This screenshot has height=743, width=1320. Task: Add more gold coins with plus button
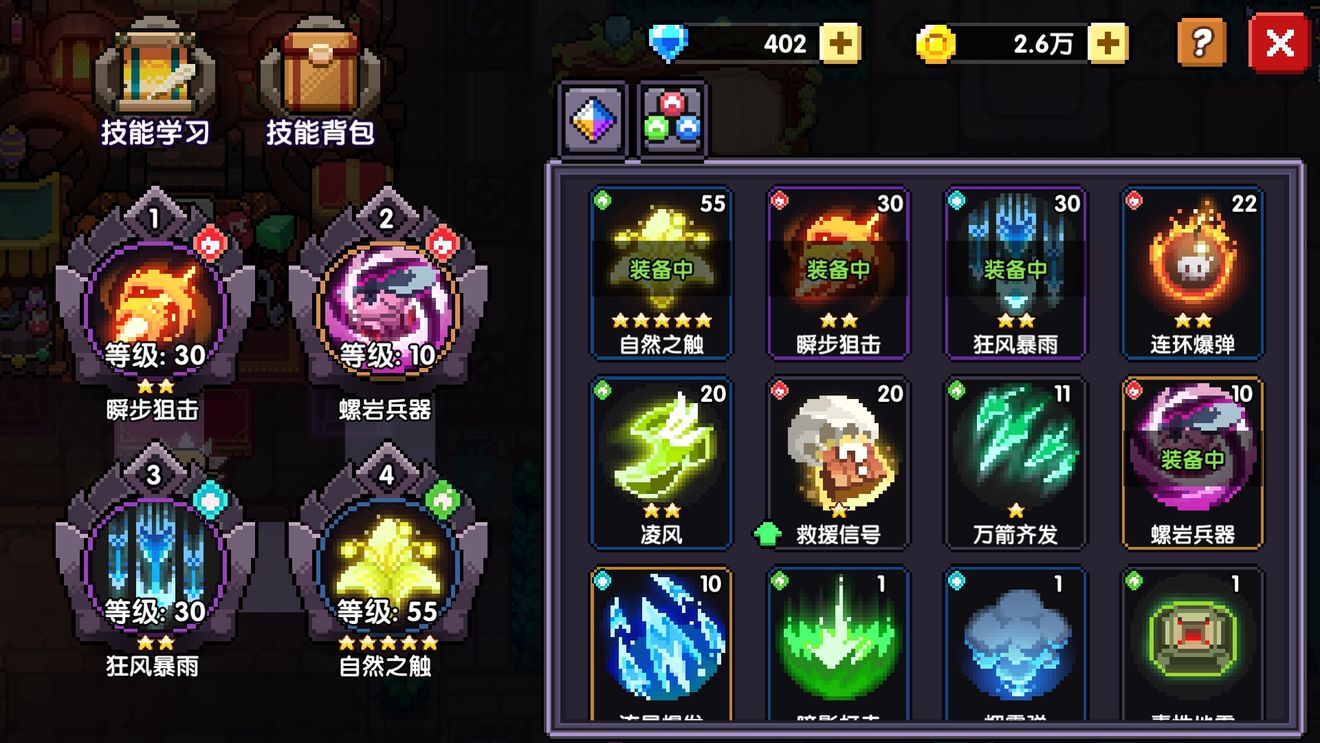(1107, 44)
